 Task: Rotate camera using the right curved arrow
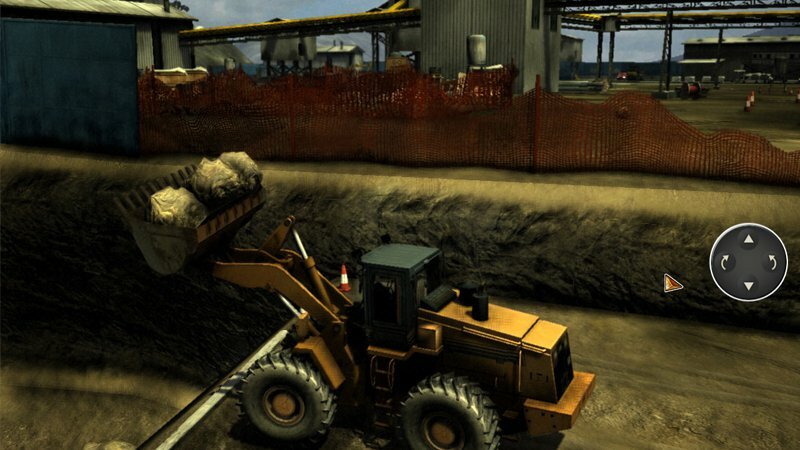(771, 263)
